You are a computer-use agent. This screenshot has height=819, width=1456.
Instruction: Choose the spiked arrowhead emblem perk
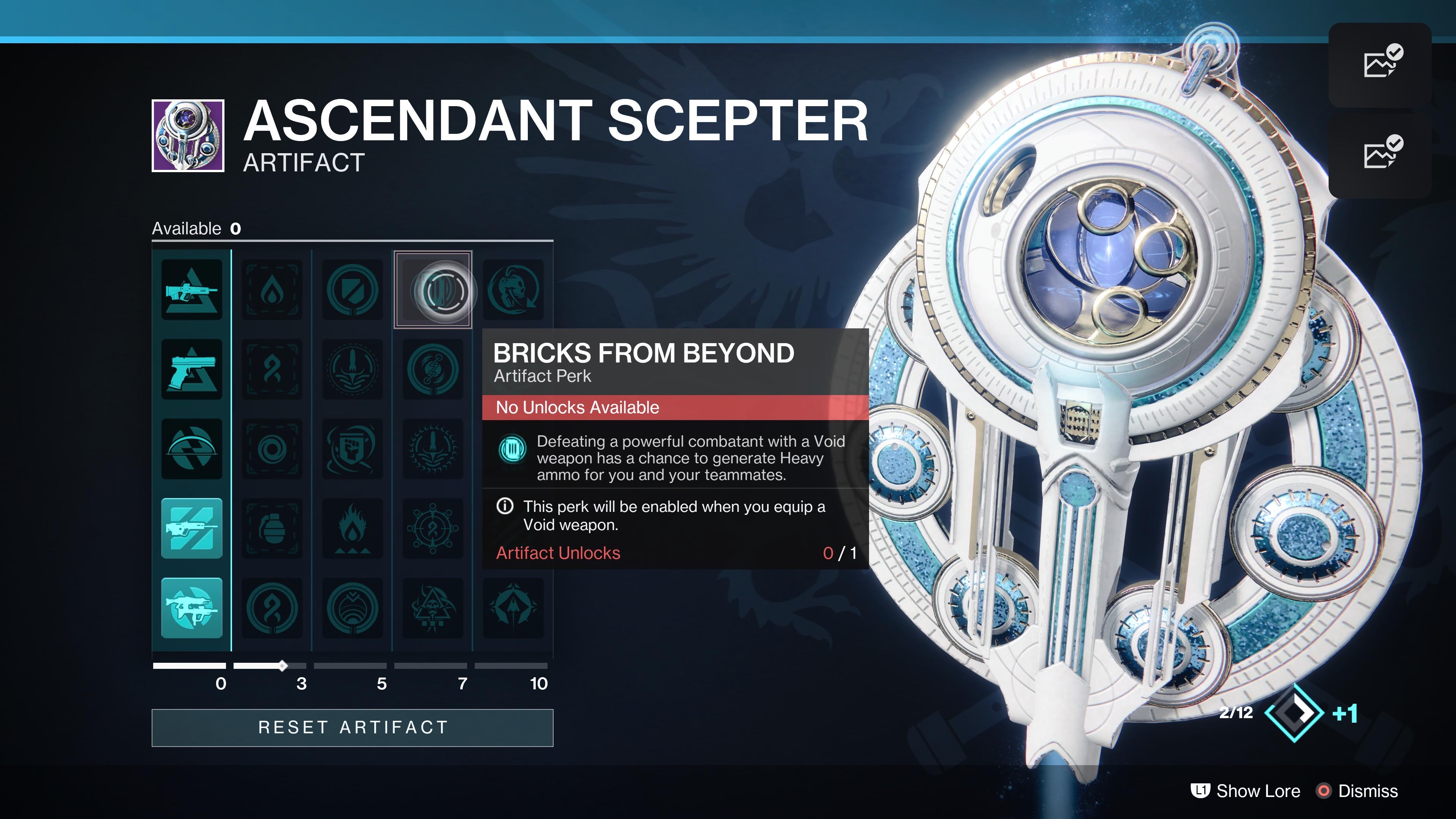(x=513, y=608)
